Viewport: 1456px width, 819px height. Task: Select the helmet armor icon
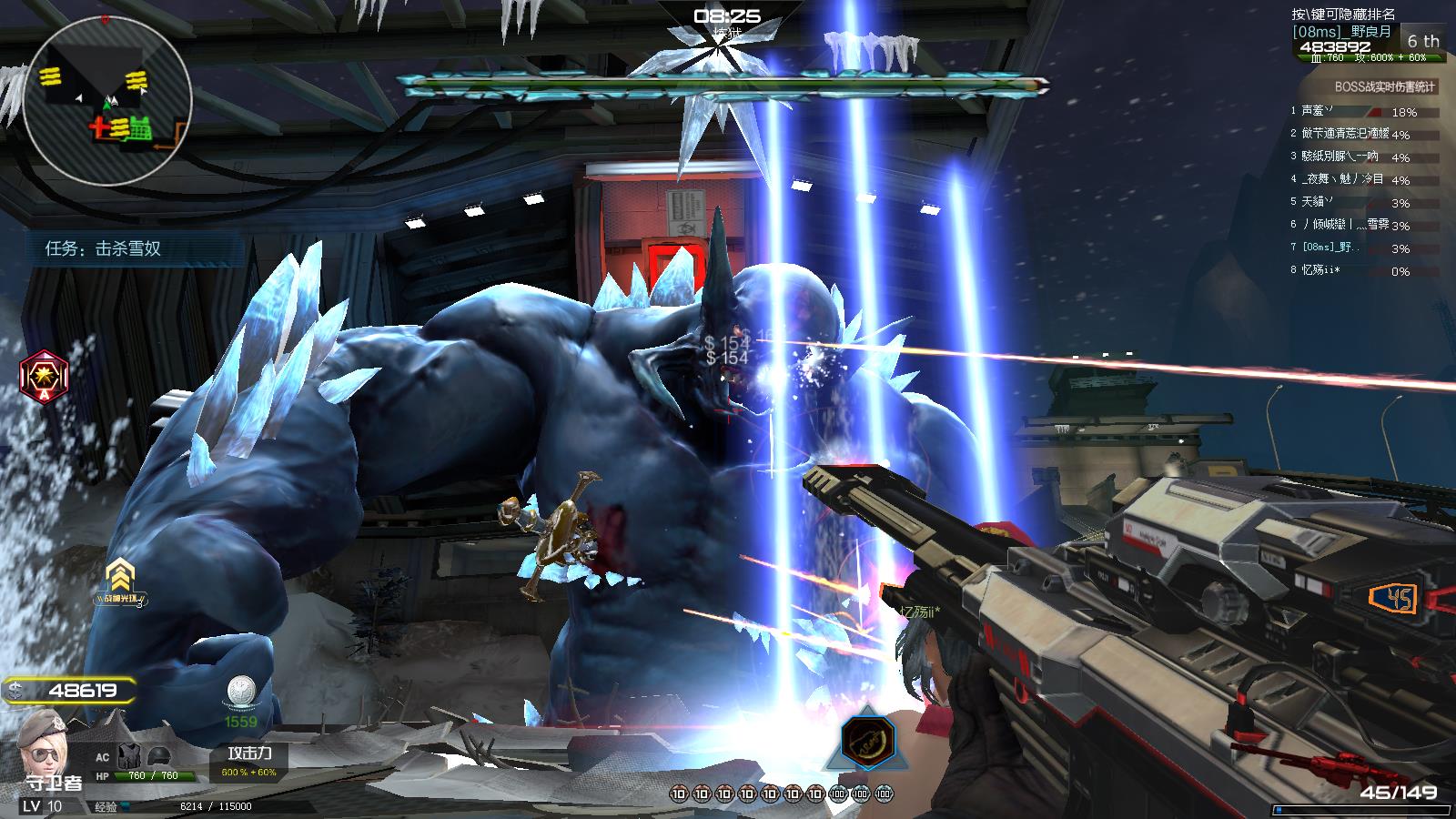(158, 754)
